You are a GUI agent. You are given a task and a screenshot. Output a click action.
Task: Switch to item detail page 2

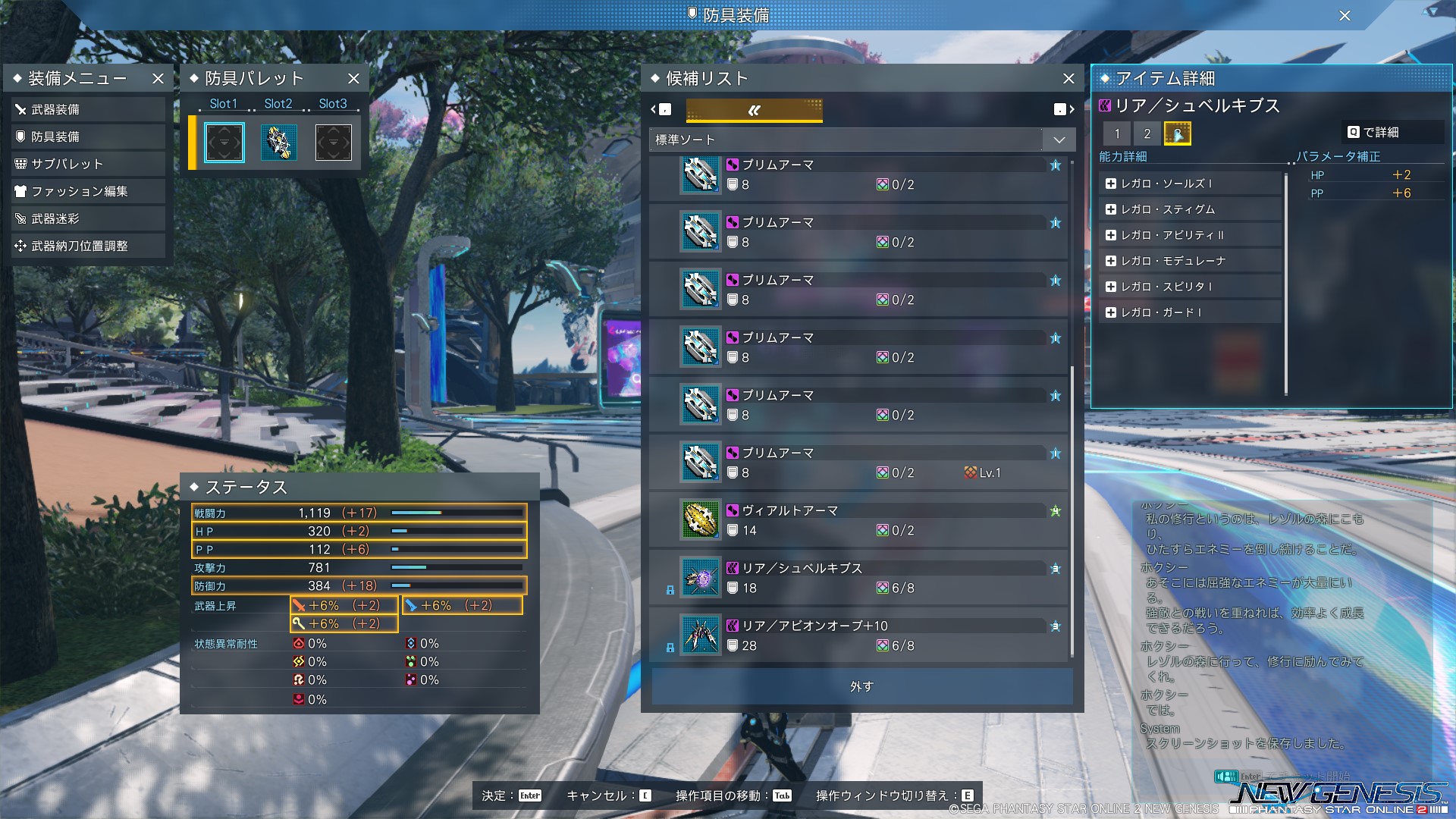1147,134
